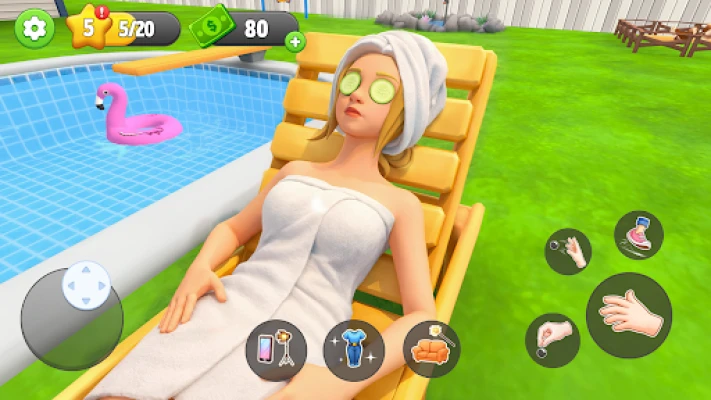Tap the hand dropping item button
The height and width of the screenshot is (400, 711).
[x=551, y=338]
